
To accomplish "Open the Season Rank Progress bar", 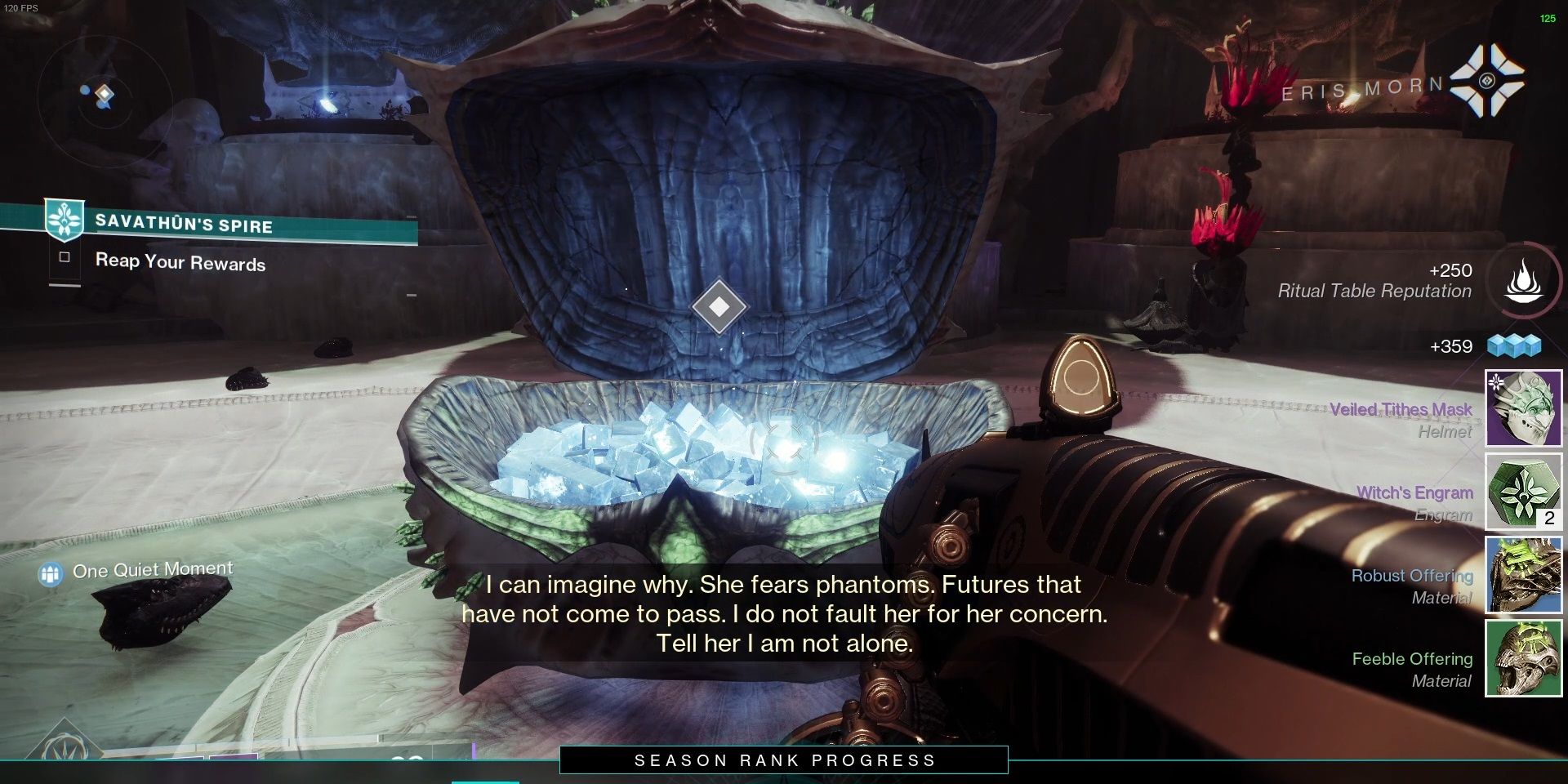I will (784, 760).
